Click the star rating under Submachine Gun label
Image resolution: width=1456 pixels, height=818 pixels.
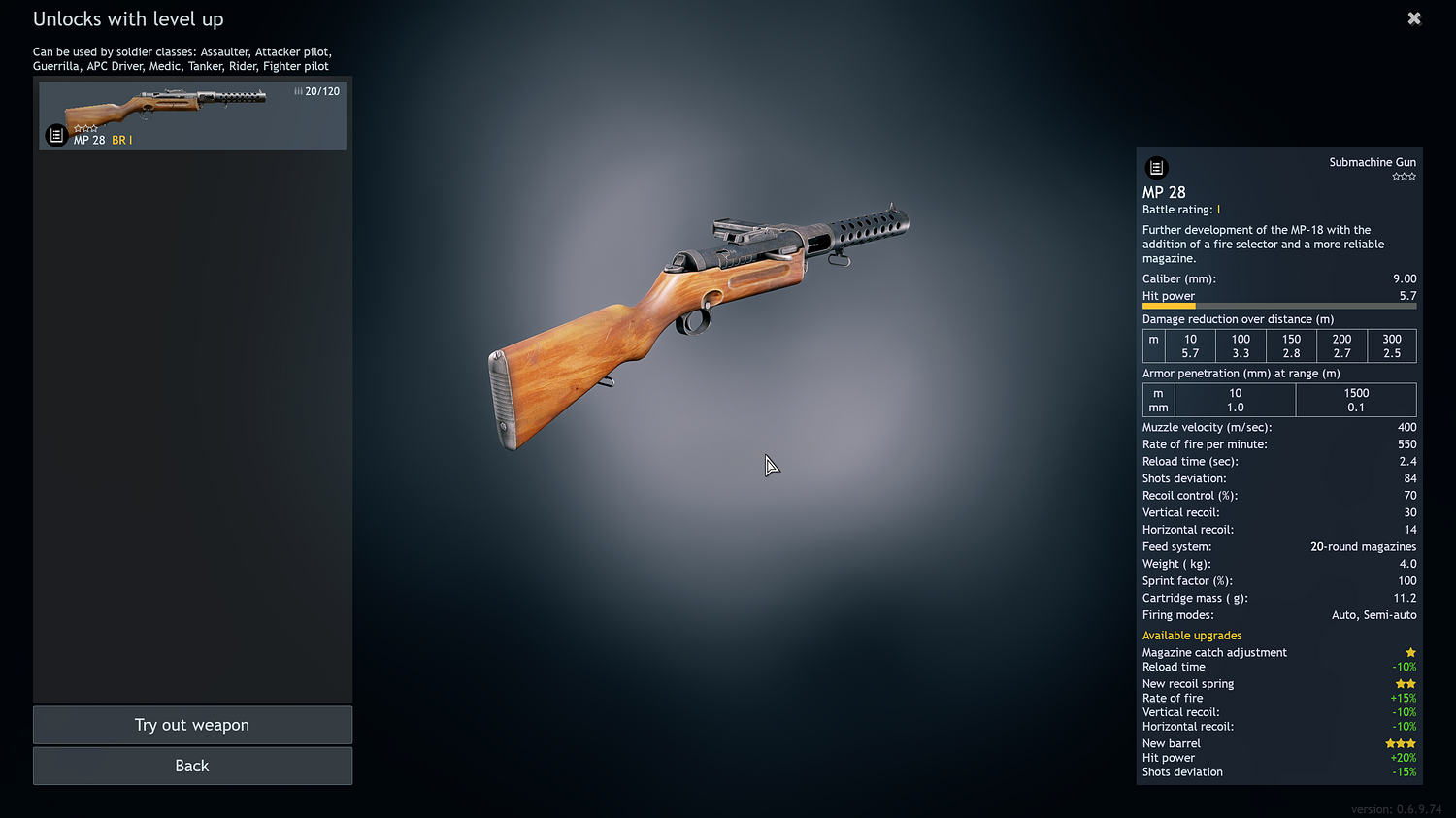click(x=1404, y=176)
